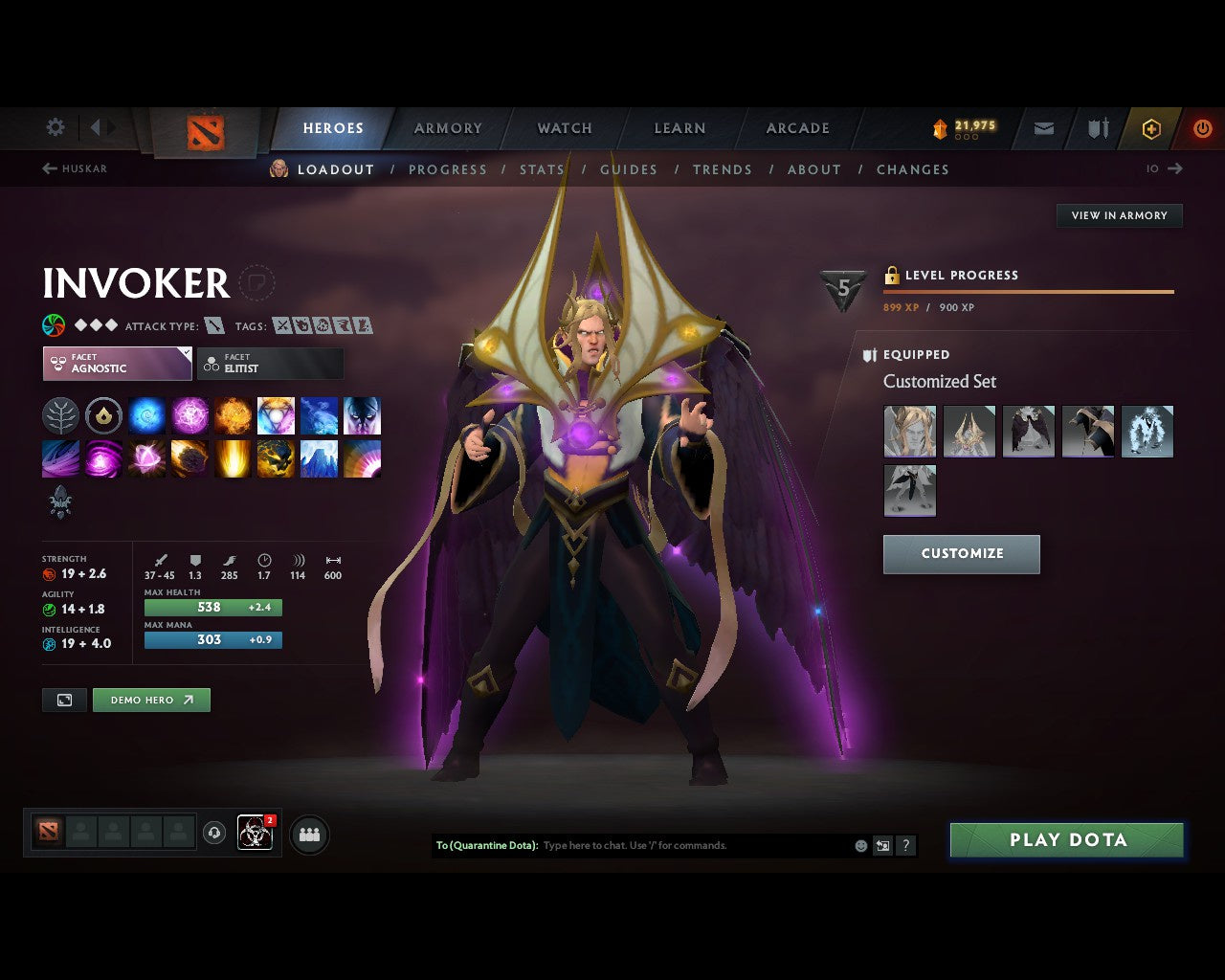
Task: Open the chat channel switcher icon
Action: tap(882, 845)
